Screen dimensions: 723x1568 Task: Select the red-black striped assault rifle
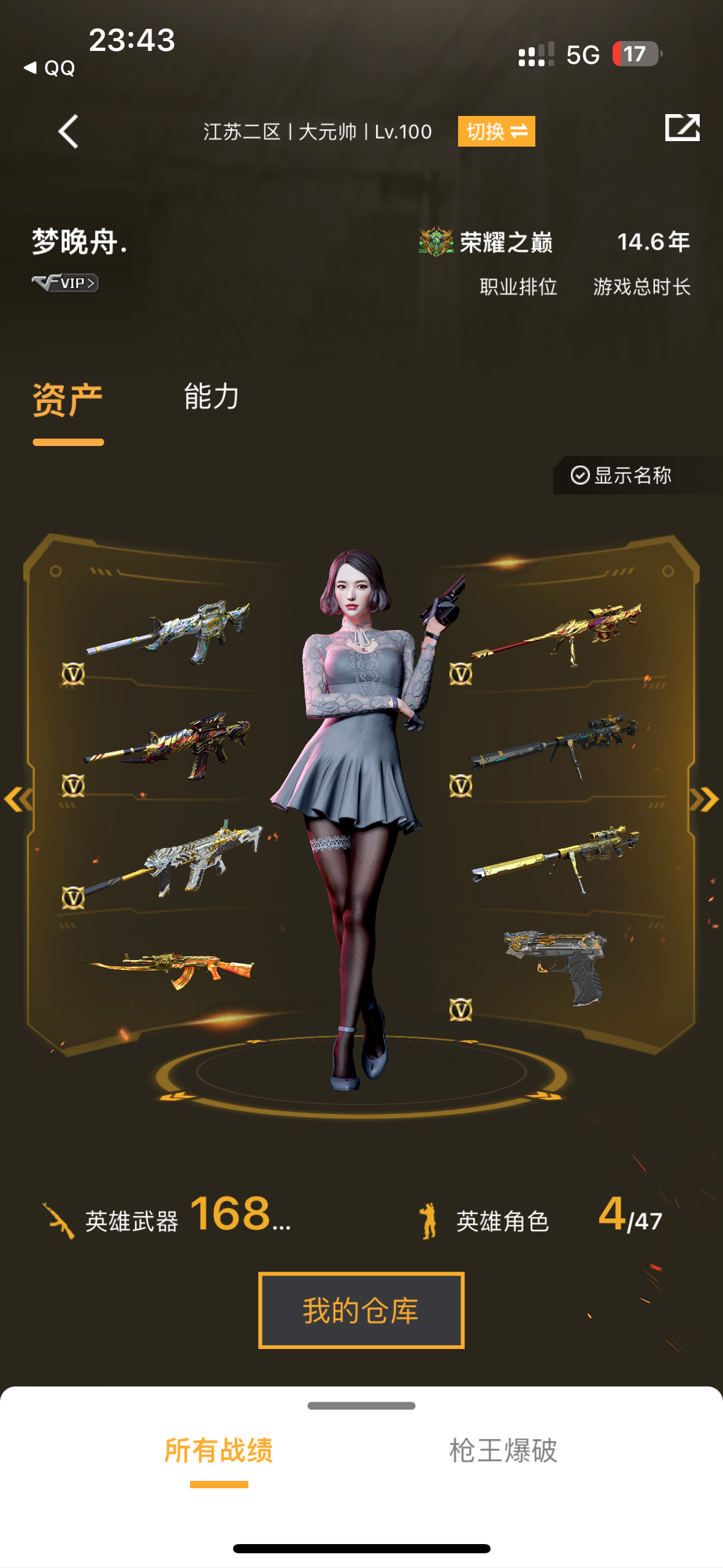169,745
